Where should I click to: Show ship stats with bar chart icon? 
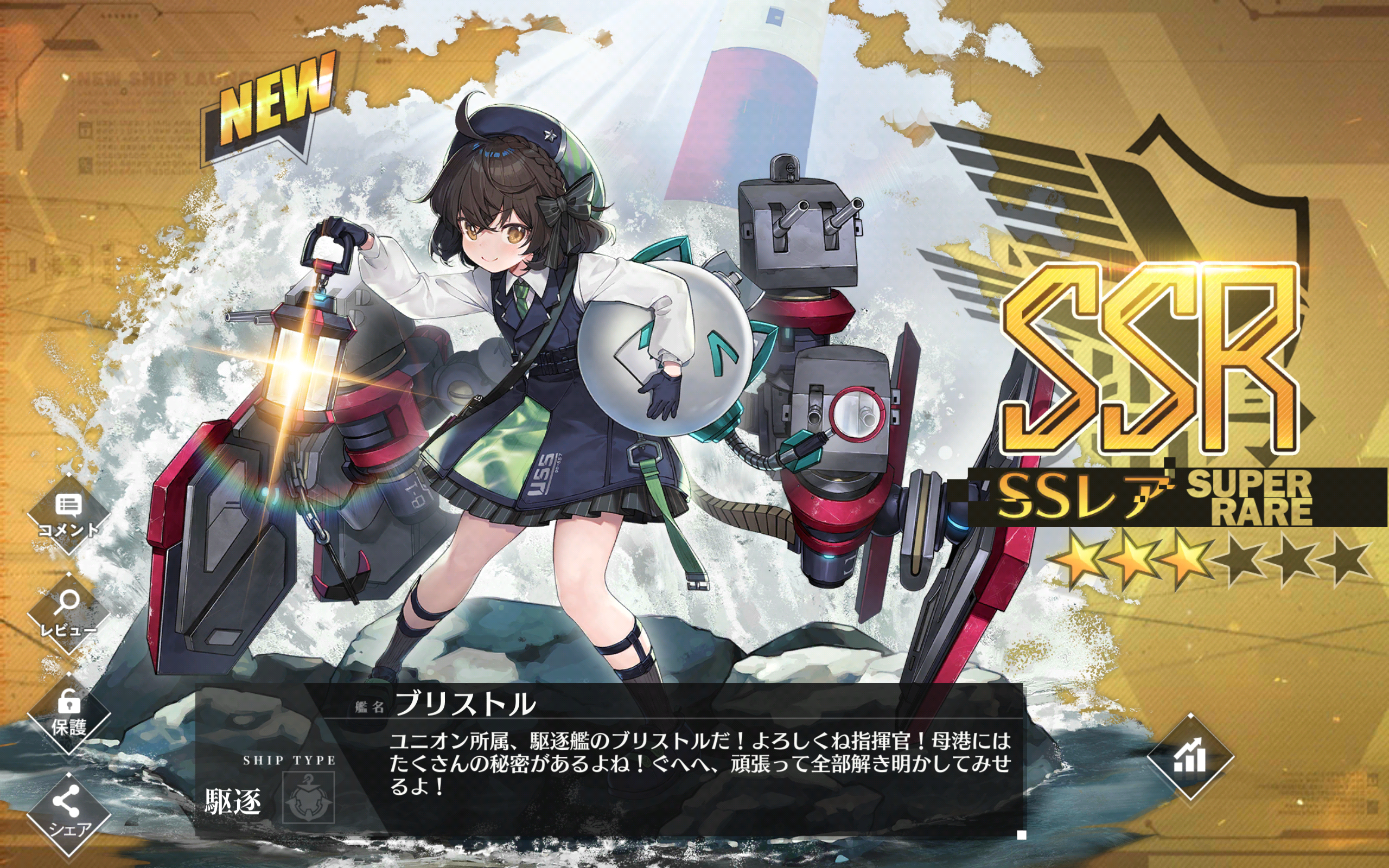tap(1190, 757)
